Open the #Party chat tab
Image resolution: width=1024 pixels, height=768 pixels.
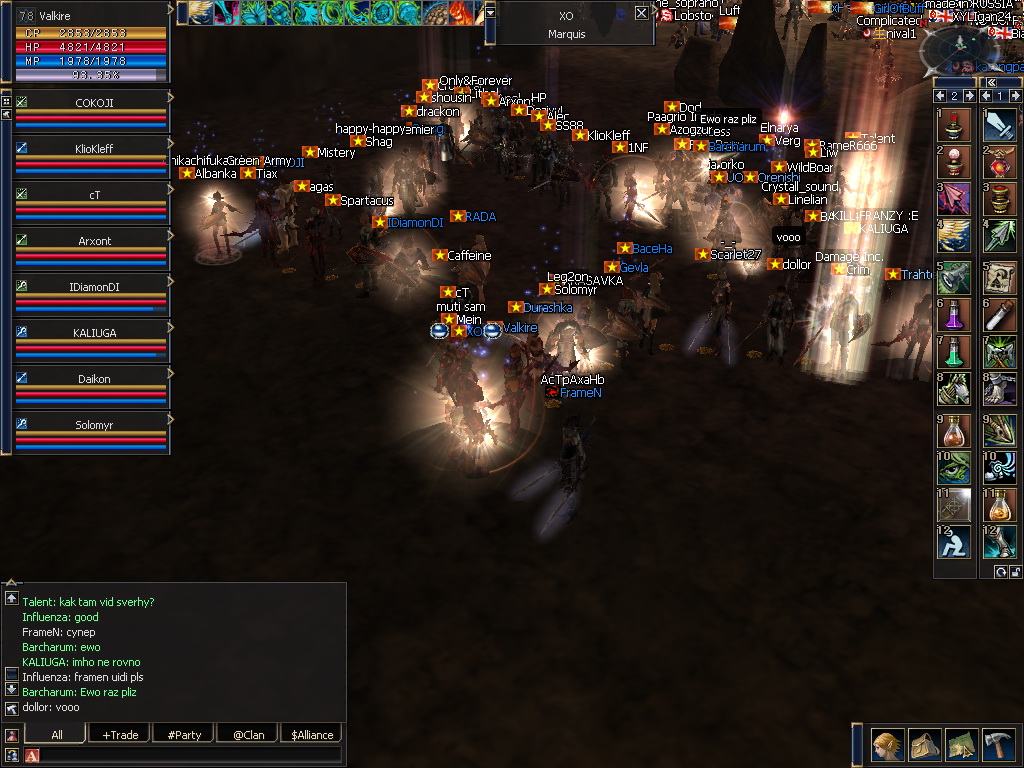click(x=184, y=734)
